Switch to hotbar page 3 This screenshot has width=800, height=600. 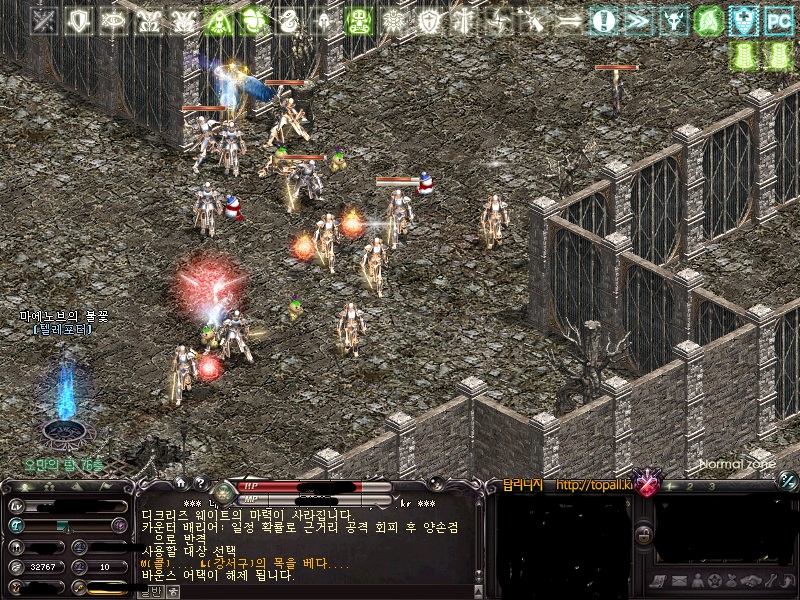(712, 485)
